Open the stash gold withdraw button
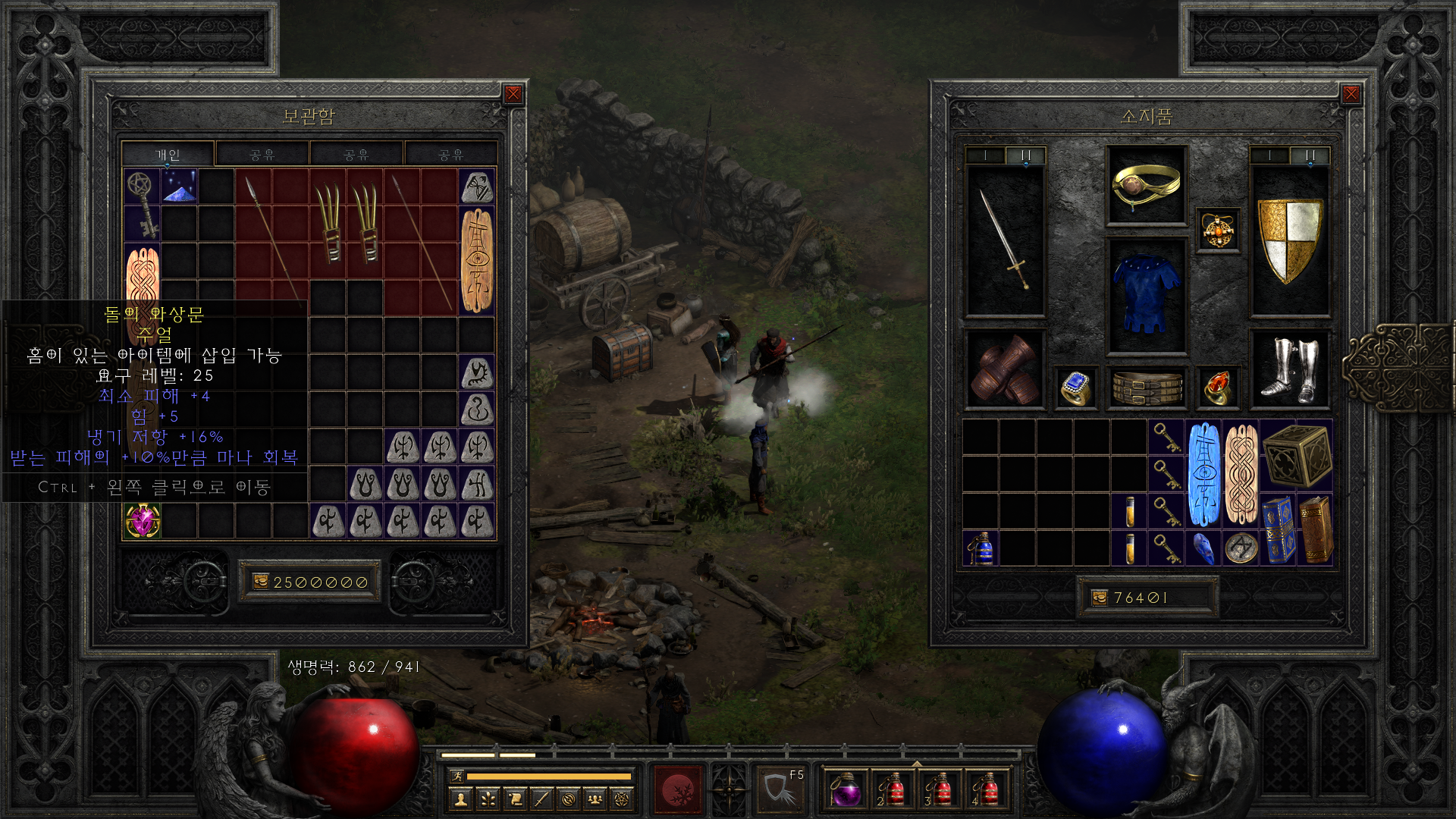Image resolution: width=1456 pixels, height=819 pixels. coord(261,582)
